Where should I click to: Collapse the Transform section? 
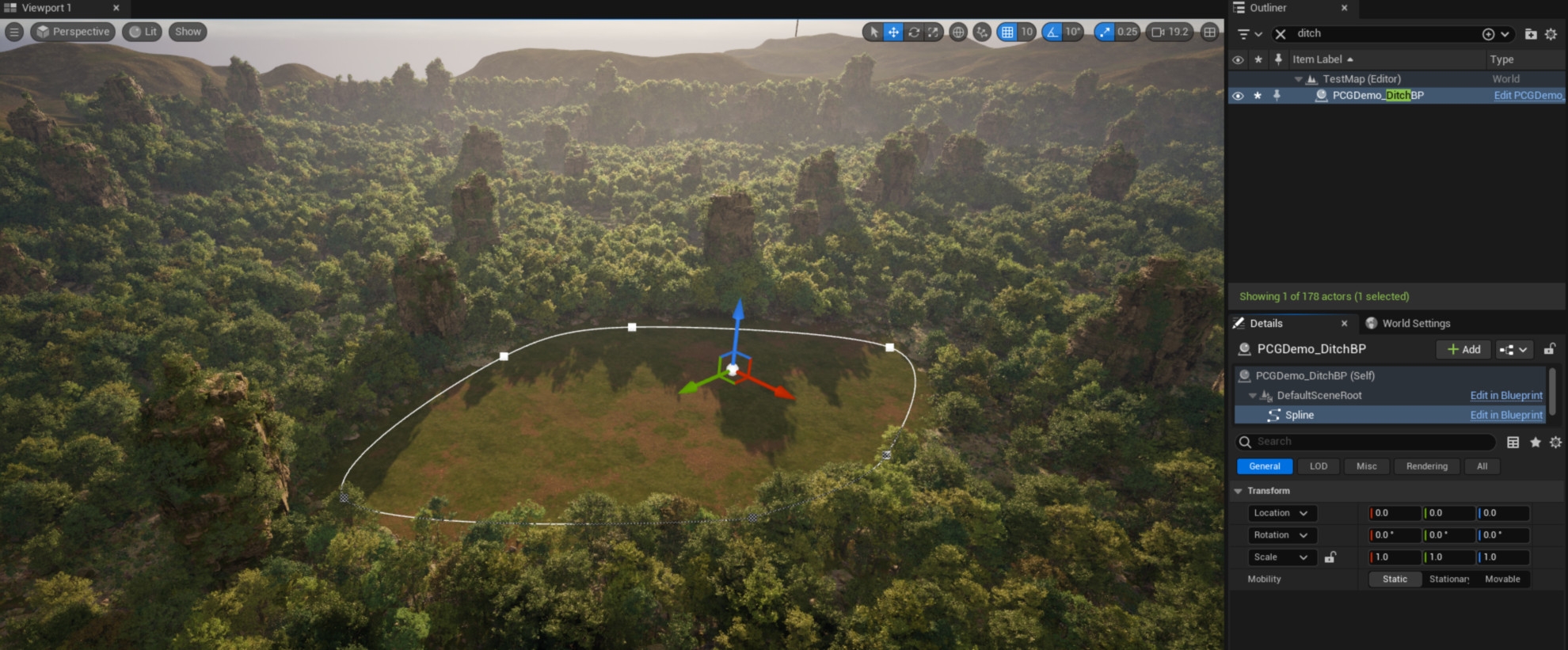(1239, 491)
